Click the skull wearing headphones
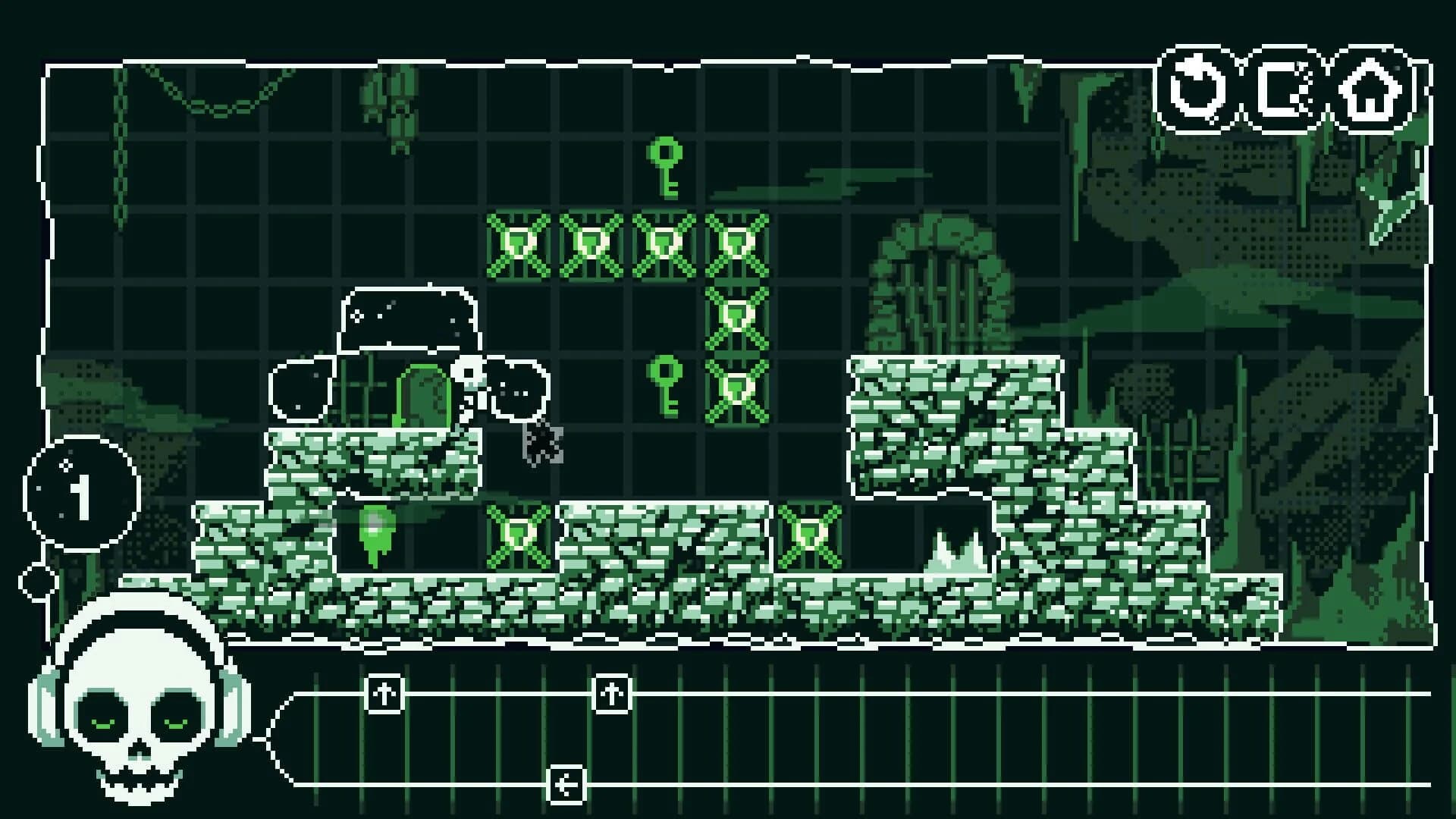The image size is (1456, 819). pos(140,717)
